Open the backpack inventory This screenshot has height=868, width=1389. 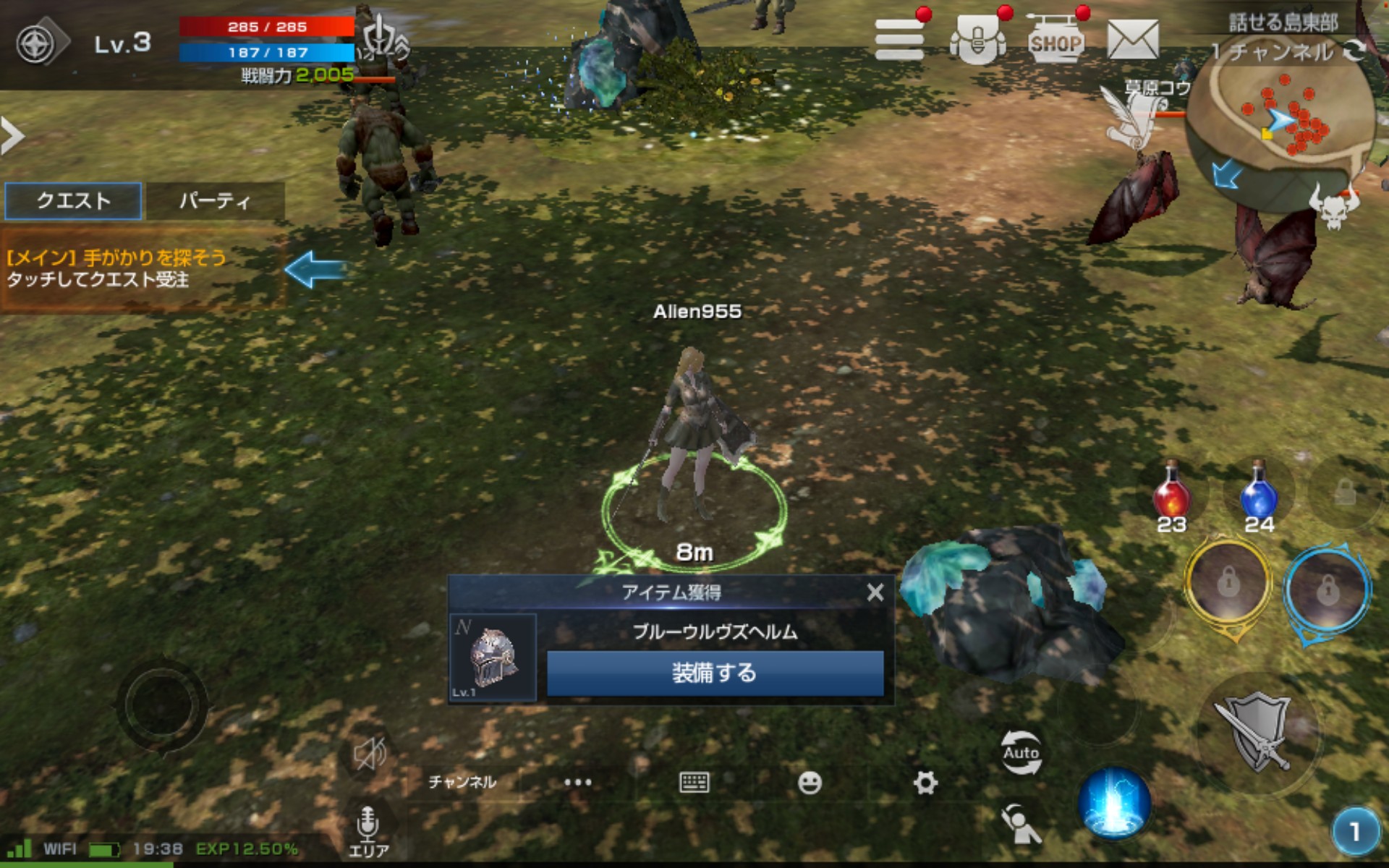(x=977, y=41)
